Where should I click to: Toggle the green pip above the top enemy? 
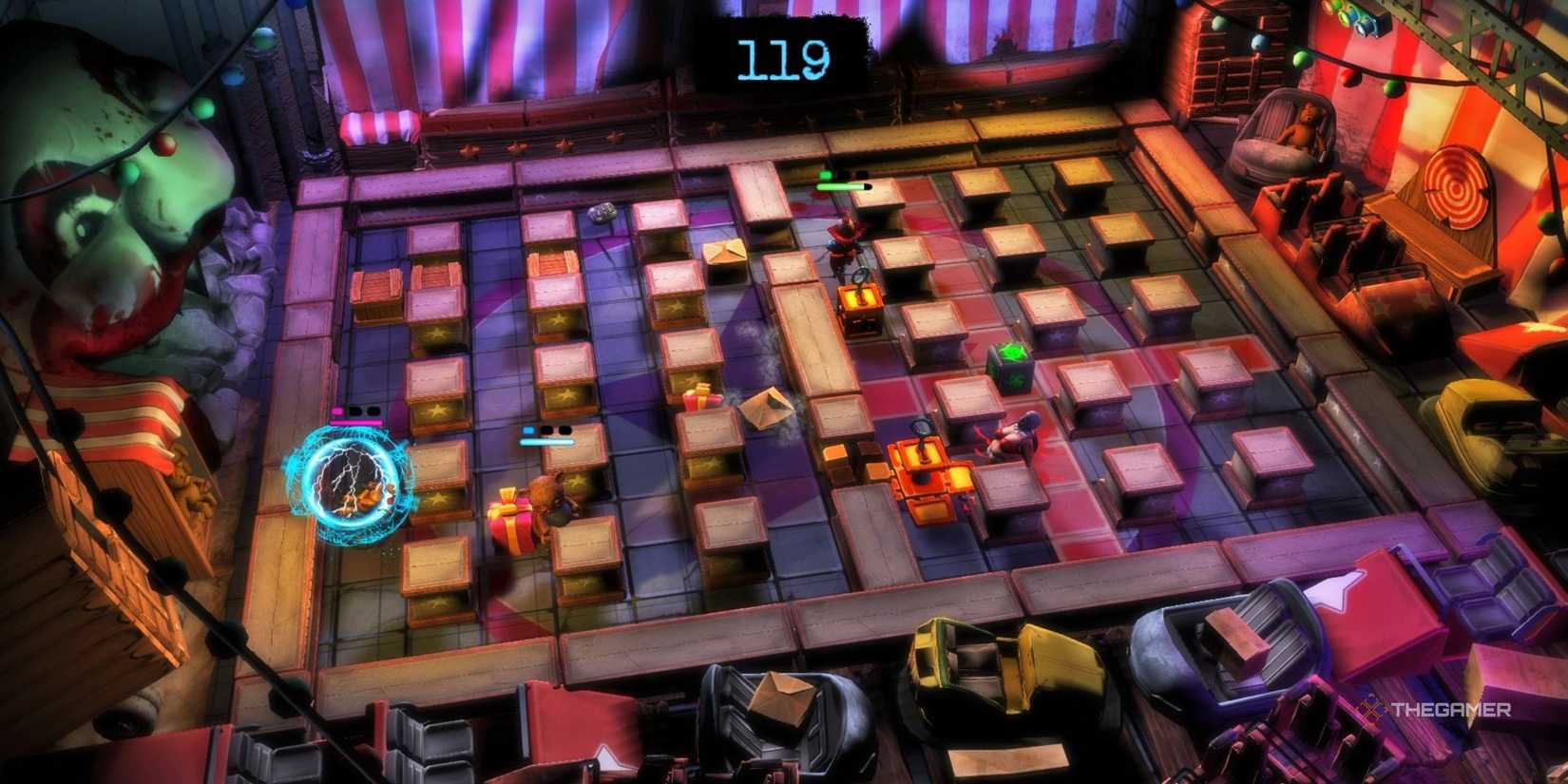(x=825, y=174)
